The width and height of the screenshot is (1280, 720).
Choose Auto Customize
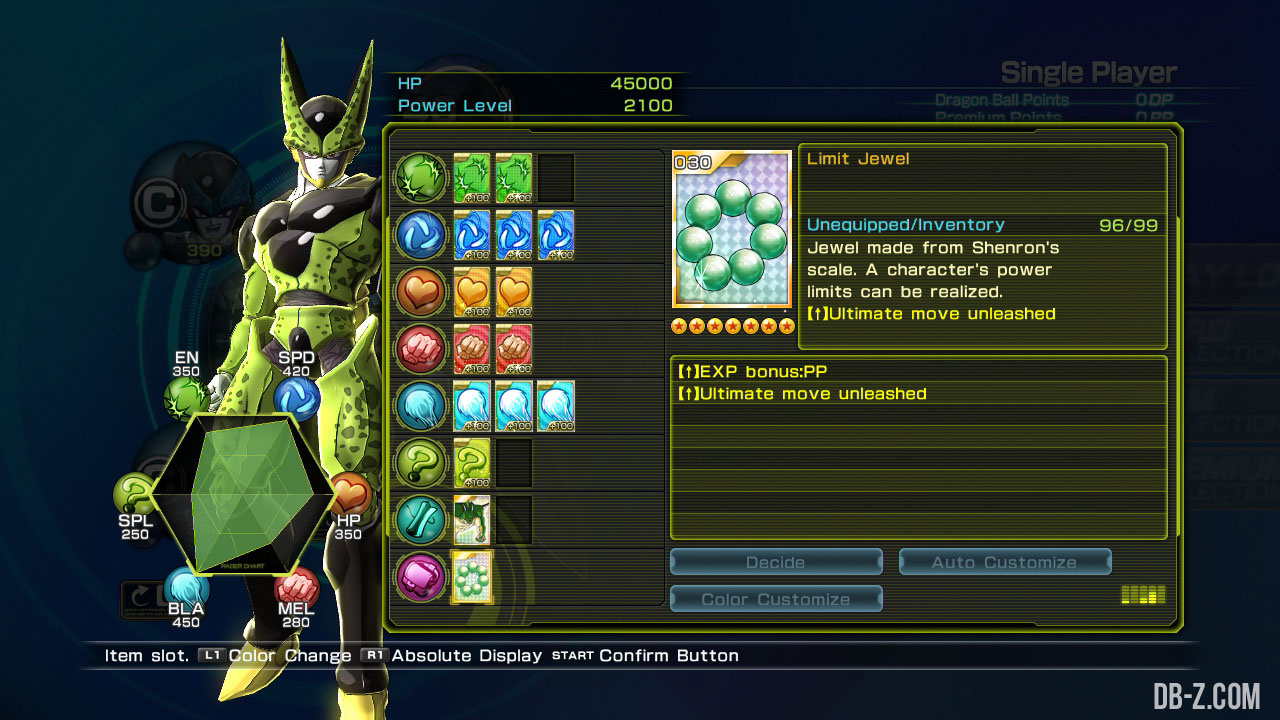point(1005,562)
